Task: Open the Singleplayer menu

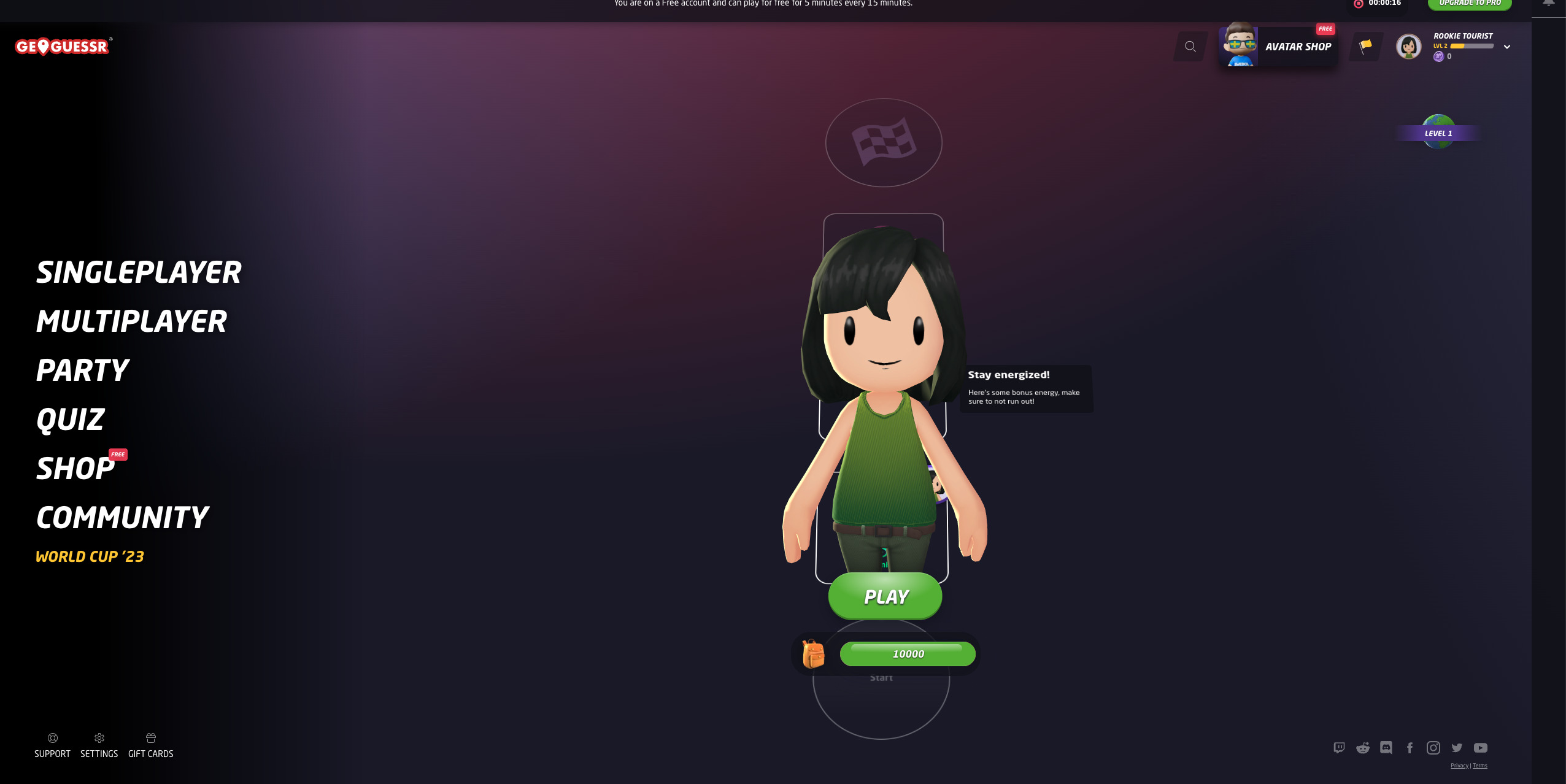Action: (139, 272)
